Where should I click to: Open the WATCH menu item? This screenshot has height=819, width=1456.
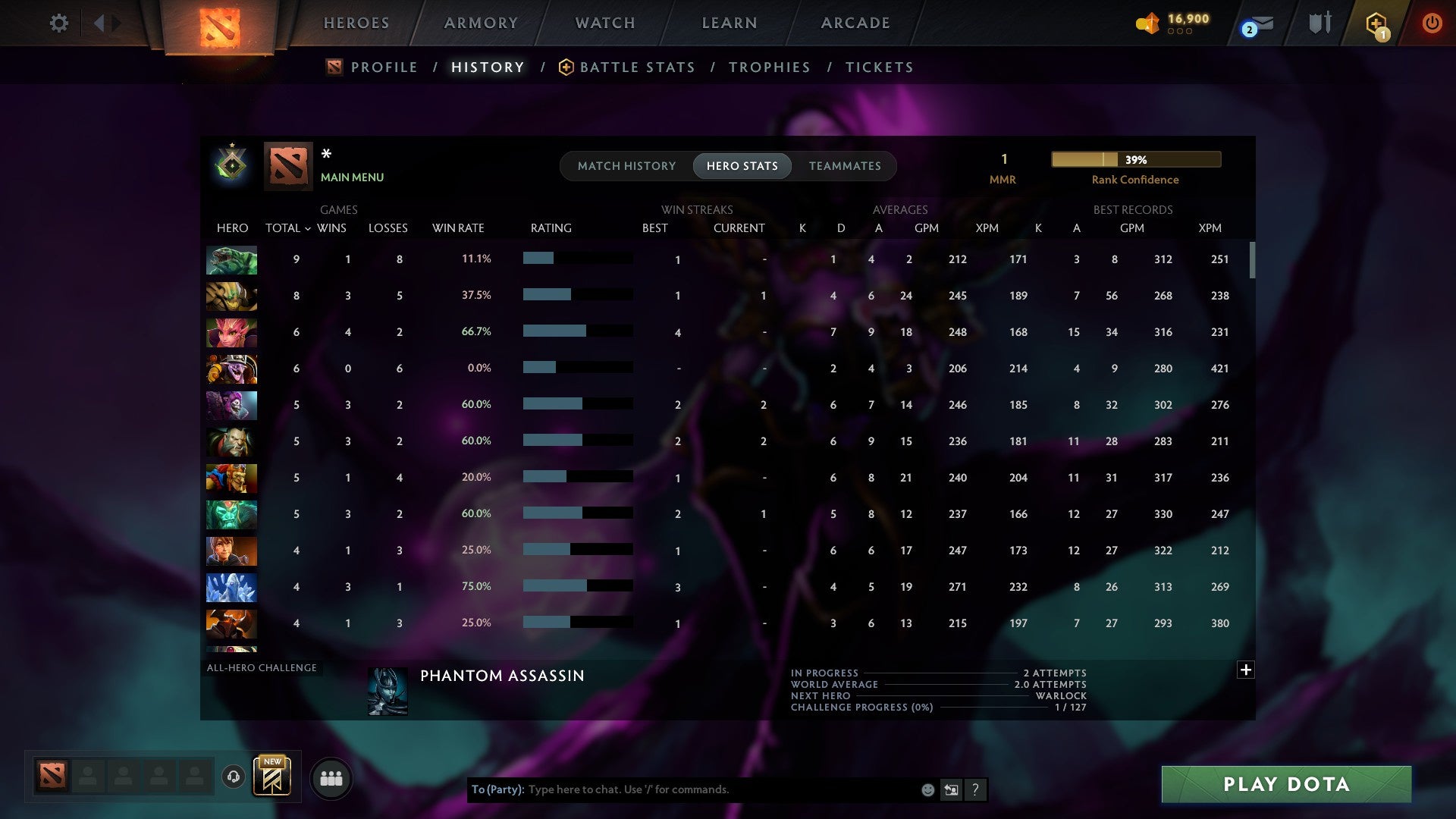[604, 23]
